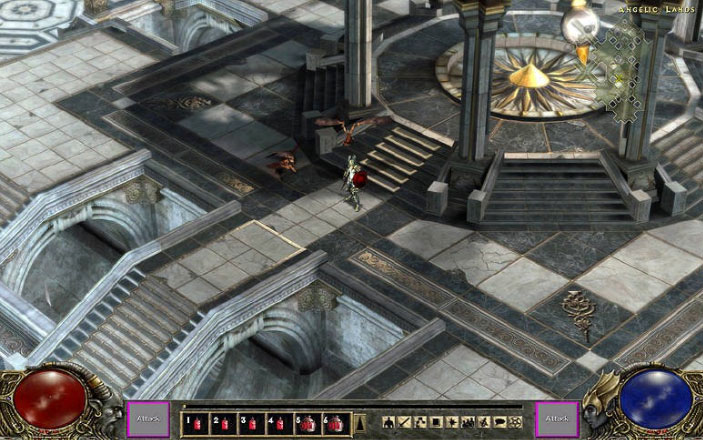The height and width of the screenshot is (440, 703).
Task: Click the square book icon in the menu bar
Action: [x=438, y=423]
